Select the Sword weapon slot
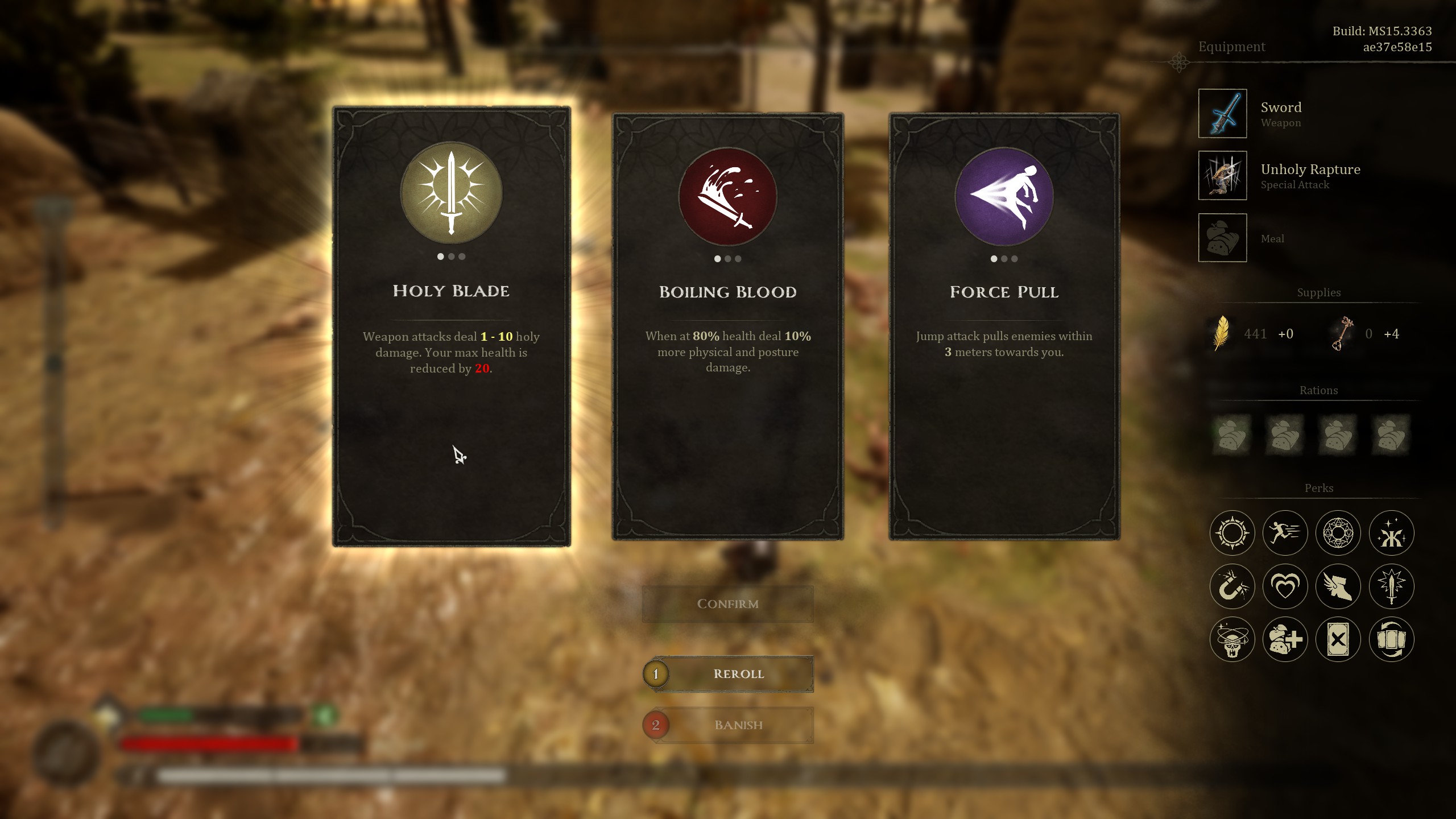 tap(1222, 113)
